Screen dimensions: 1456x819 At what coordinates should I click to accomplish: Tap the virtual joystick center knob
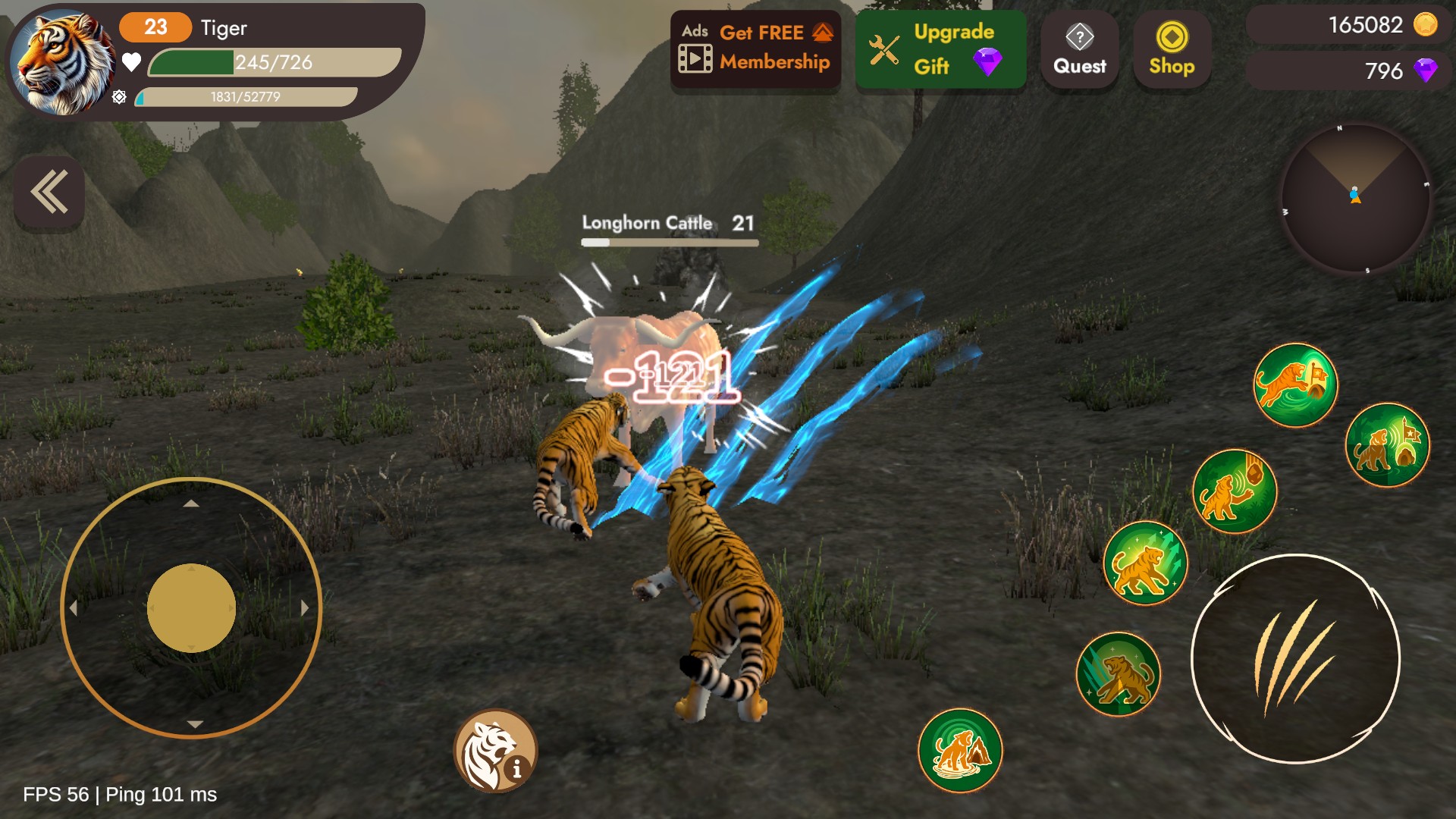191,607
